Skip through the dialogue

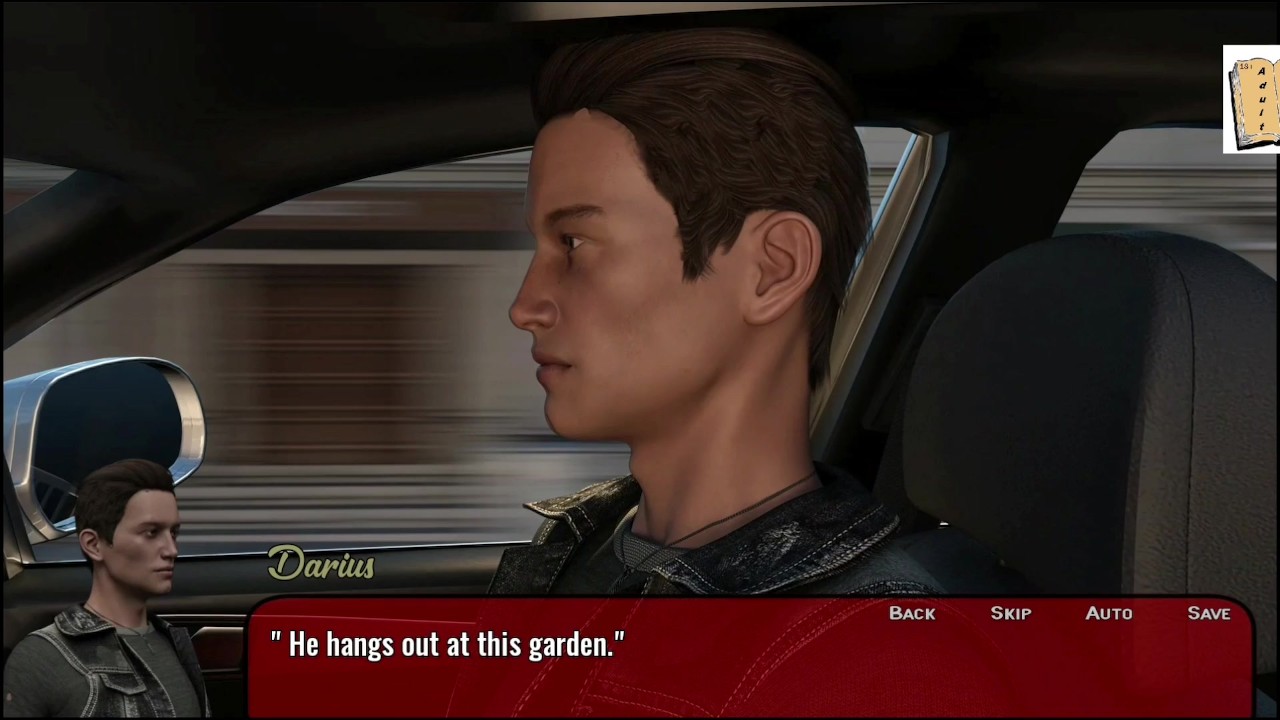[1010, 613]
